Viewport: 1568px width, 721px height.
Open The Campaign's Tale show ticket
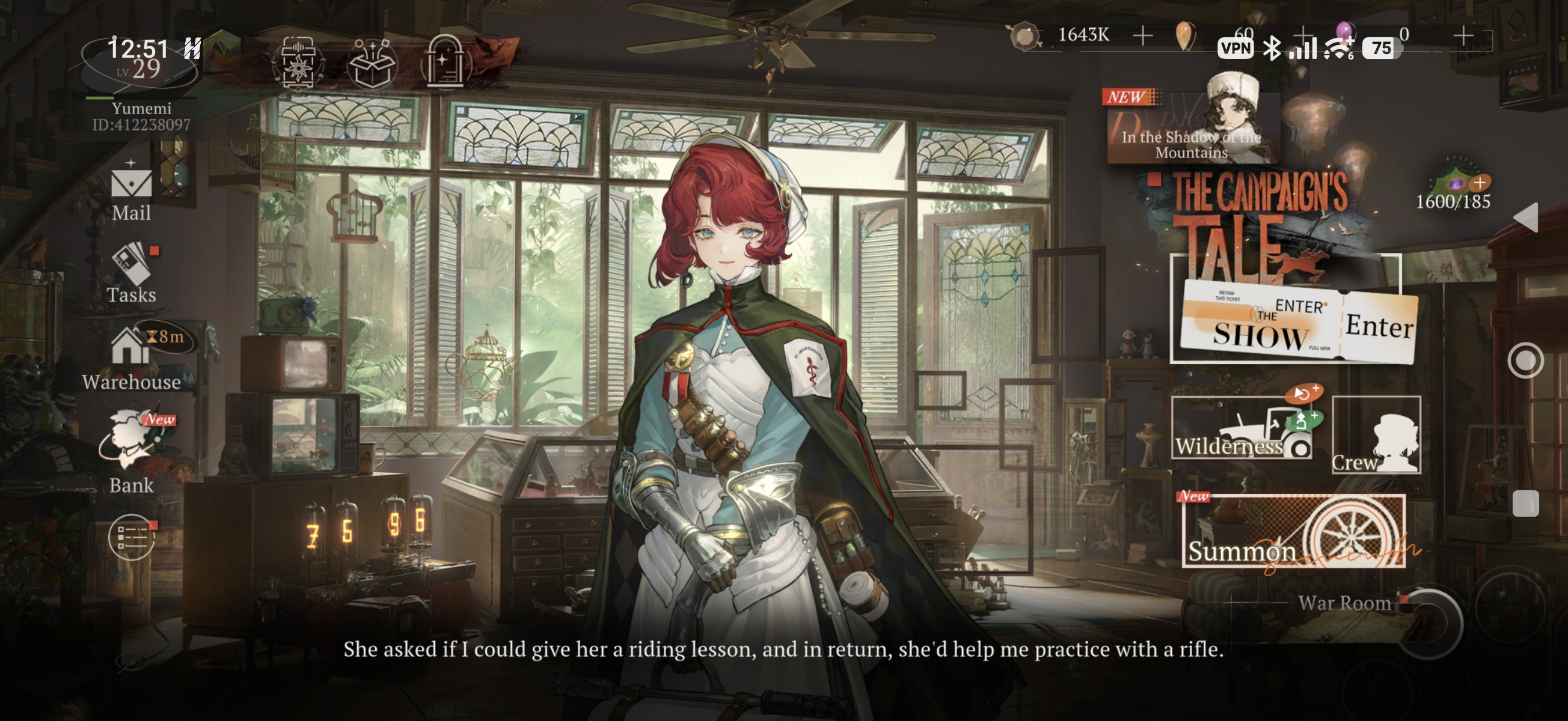[1260, 321]
